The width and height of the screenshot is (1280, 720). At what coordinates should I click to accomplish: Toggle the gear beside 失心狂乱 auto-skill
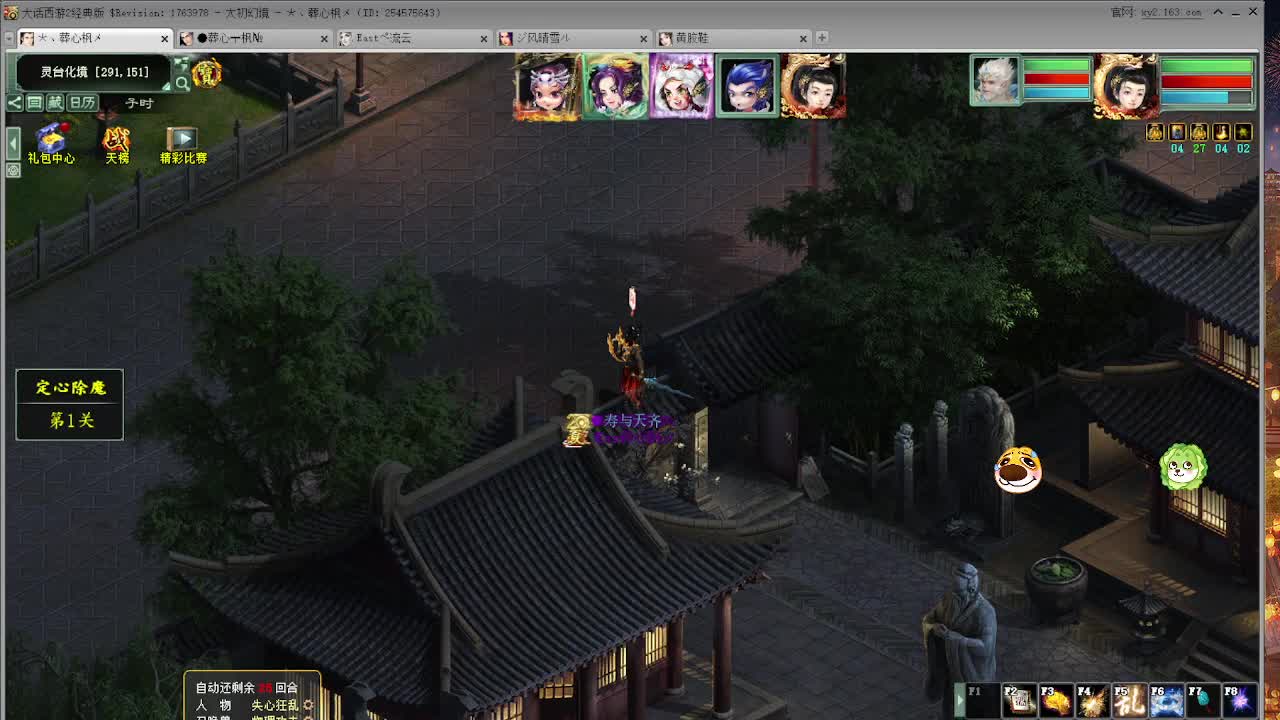coord(308,704)
